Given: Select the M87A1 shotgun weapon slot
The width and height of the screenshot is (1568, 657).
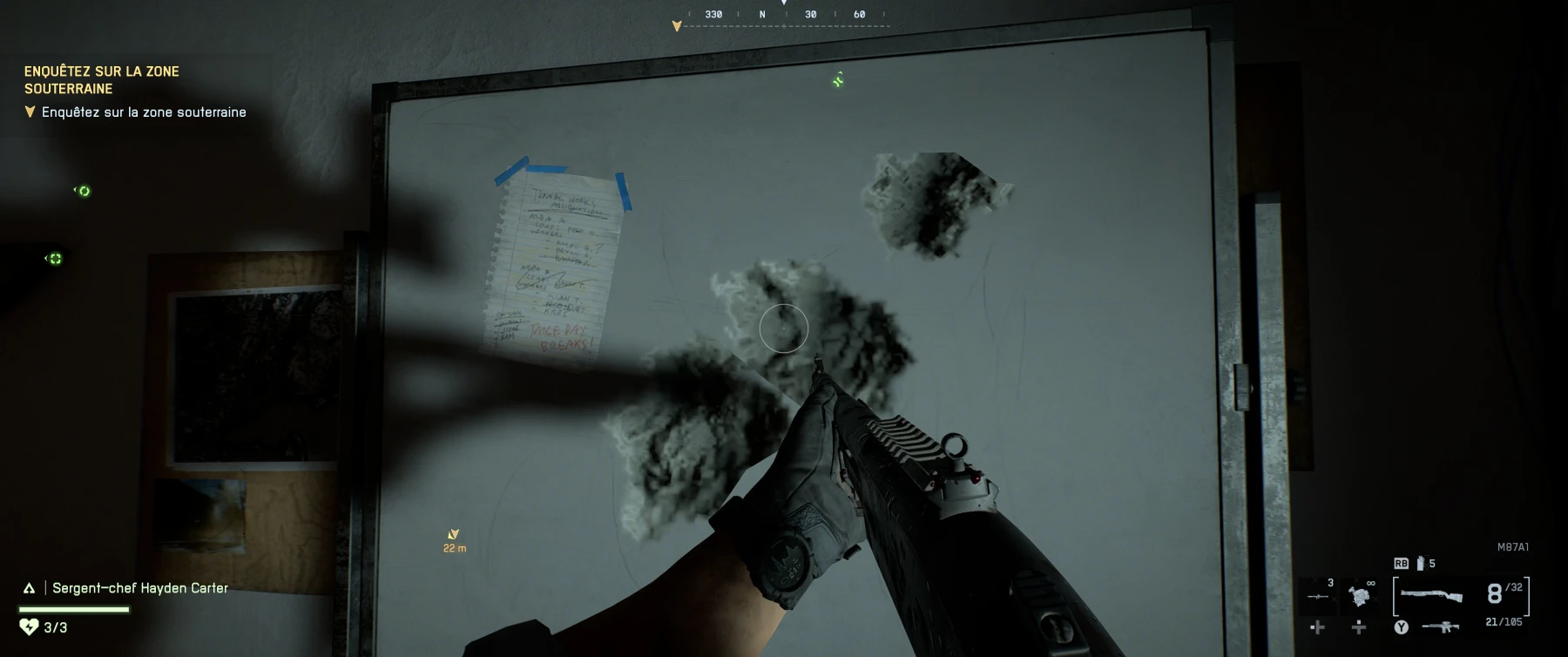Looking at the screenshot, I should [x=1431, y=594].
